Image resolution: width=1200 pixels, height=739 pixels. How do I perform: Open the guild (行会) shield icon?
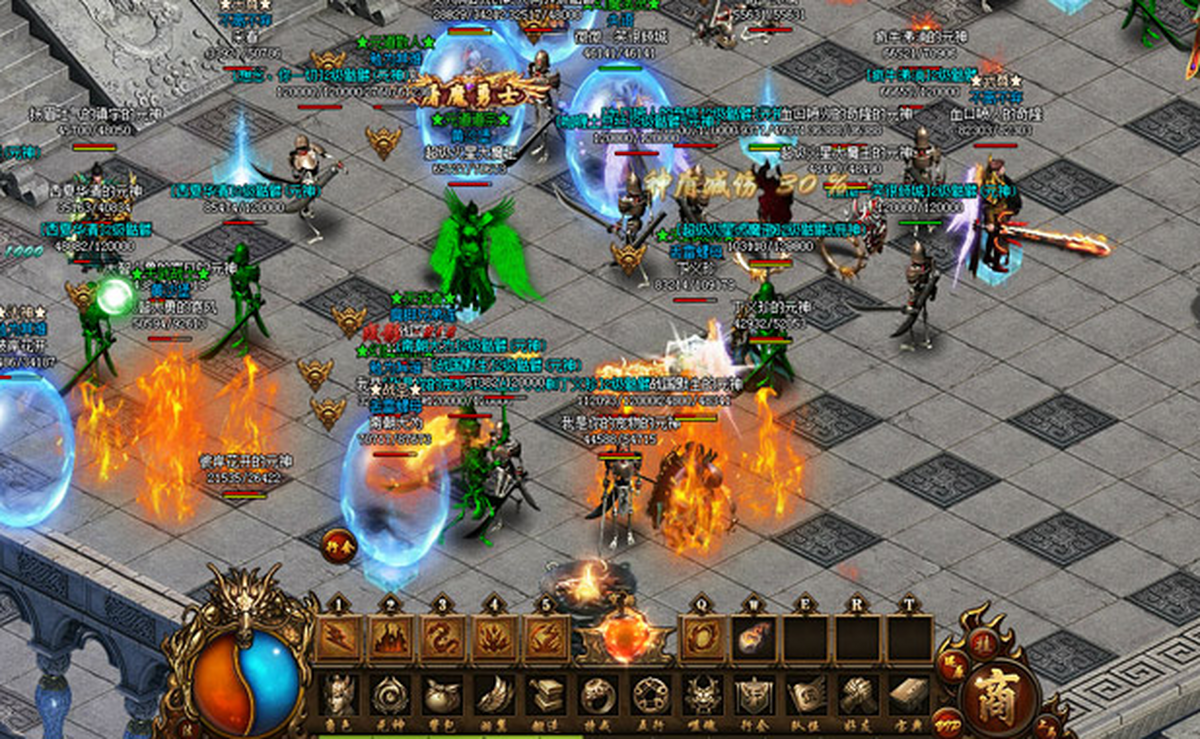(x=754, y=694)
